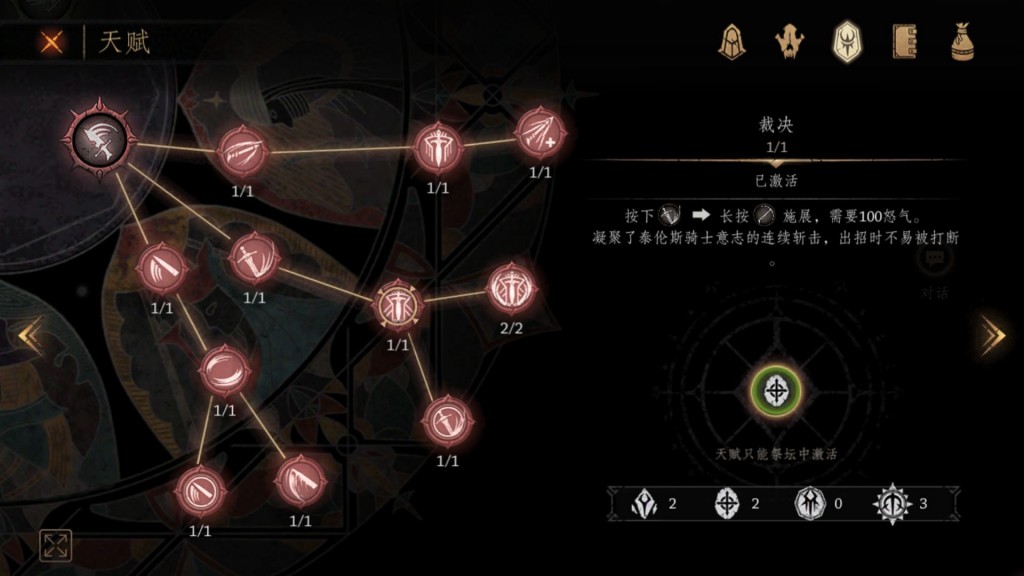Select the large 裁决 root talent node
Image resolution: width=1024 pixels, height=576 pixels.
click(x=103, y=138)
